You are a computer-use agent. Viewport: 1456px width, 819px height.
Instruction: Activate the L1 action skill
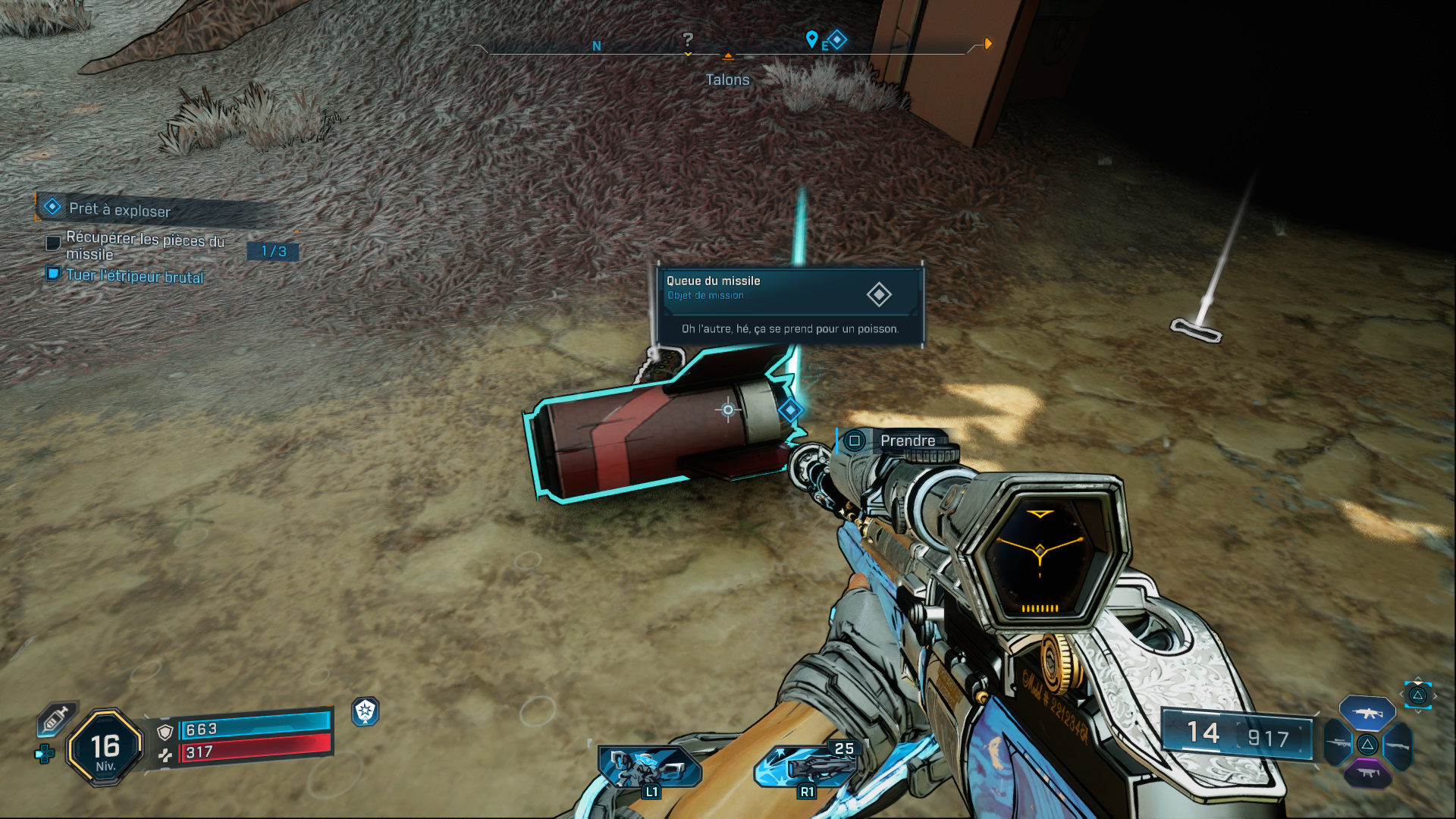pos(649,767)
